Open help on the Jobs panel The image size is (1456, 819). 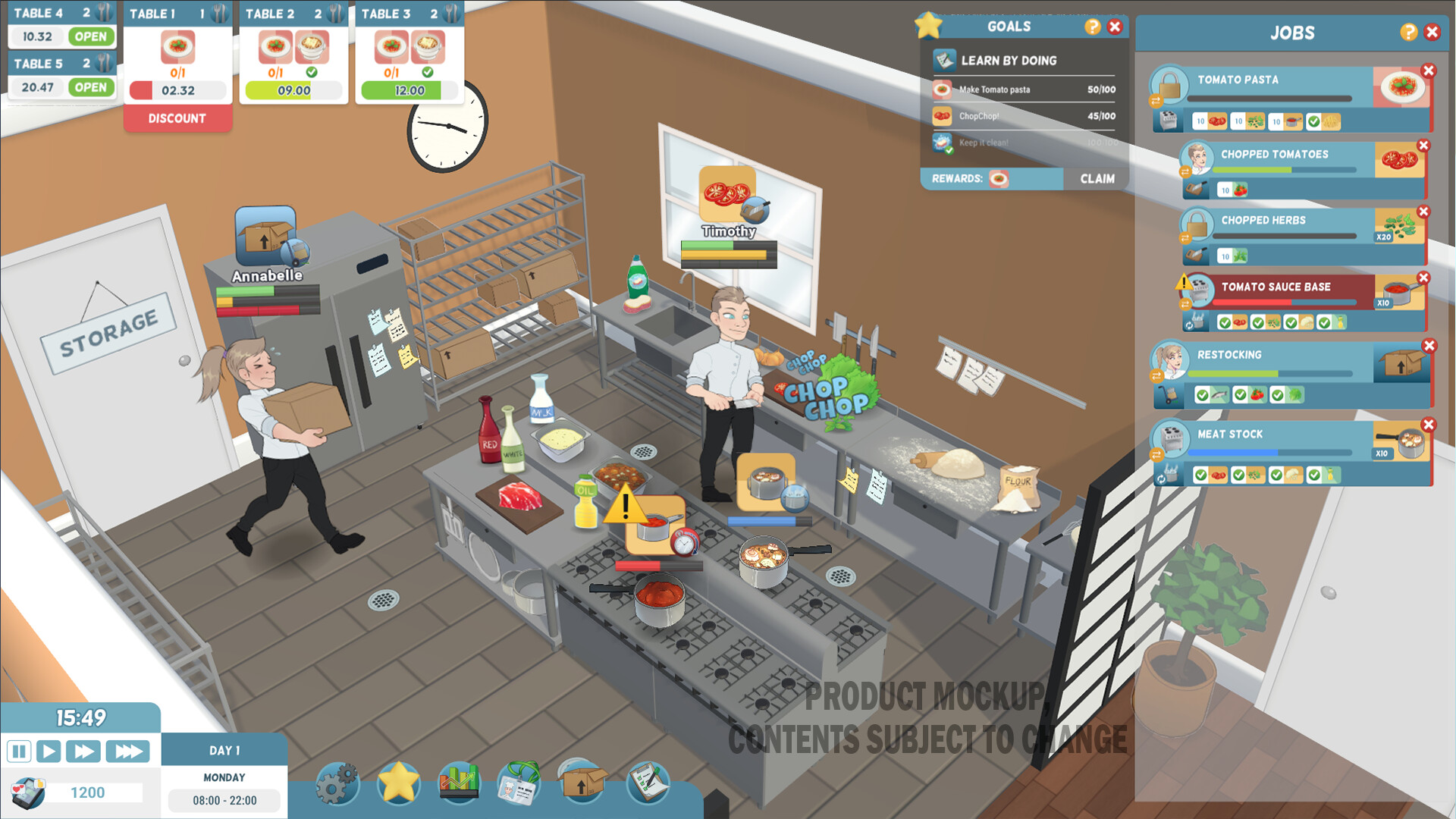point(1409,32)
